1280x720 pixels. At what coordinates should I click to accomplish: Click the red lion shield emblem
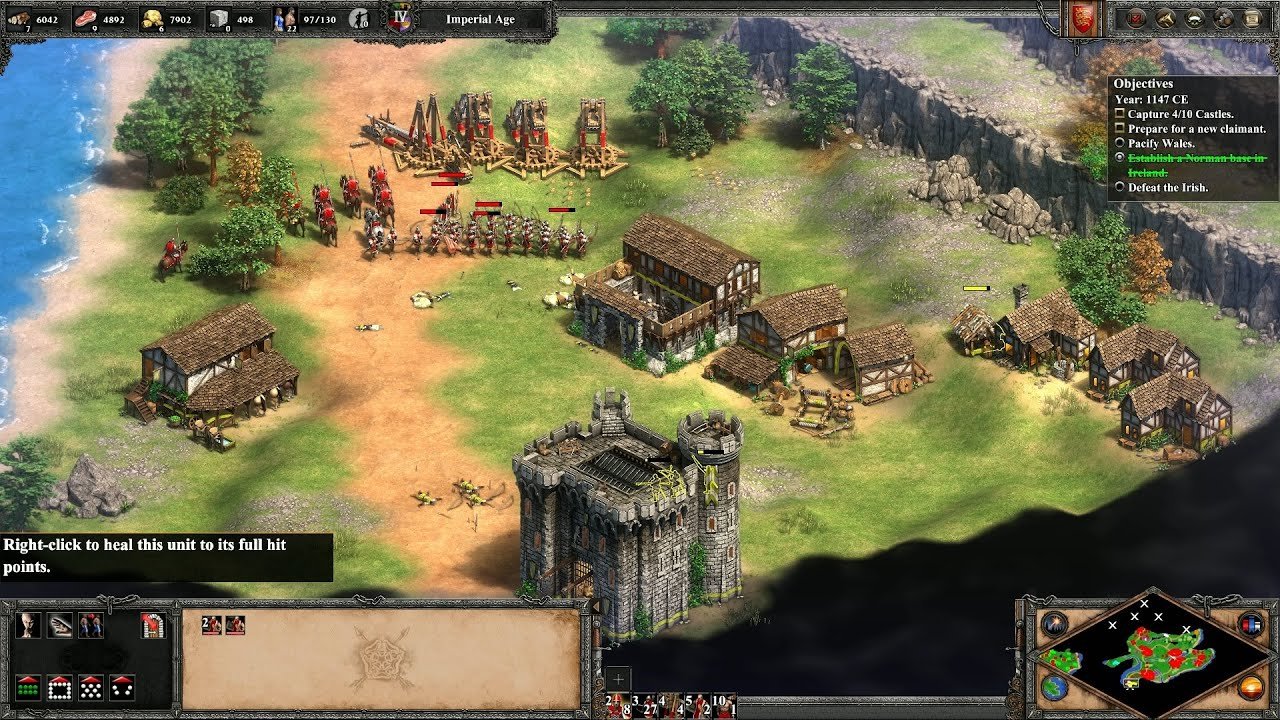[1083, 18]
